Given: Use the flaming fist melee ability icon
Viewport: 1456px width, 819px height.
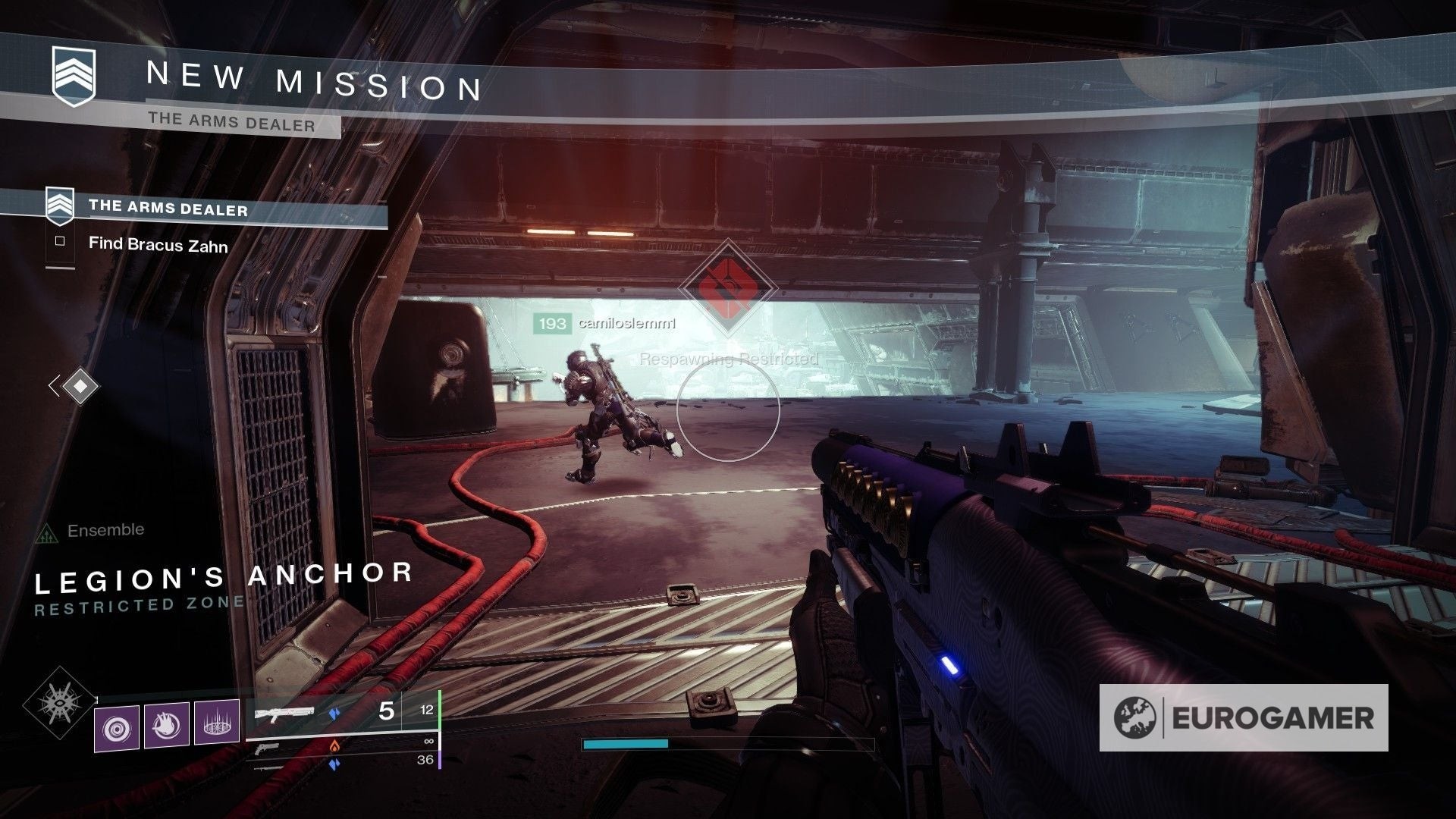Looking at the screenshot, I should coord(167,726).
